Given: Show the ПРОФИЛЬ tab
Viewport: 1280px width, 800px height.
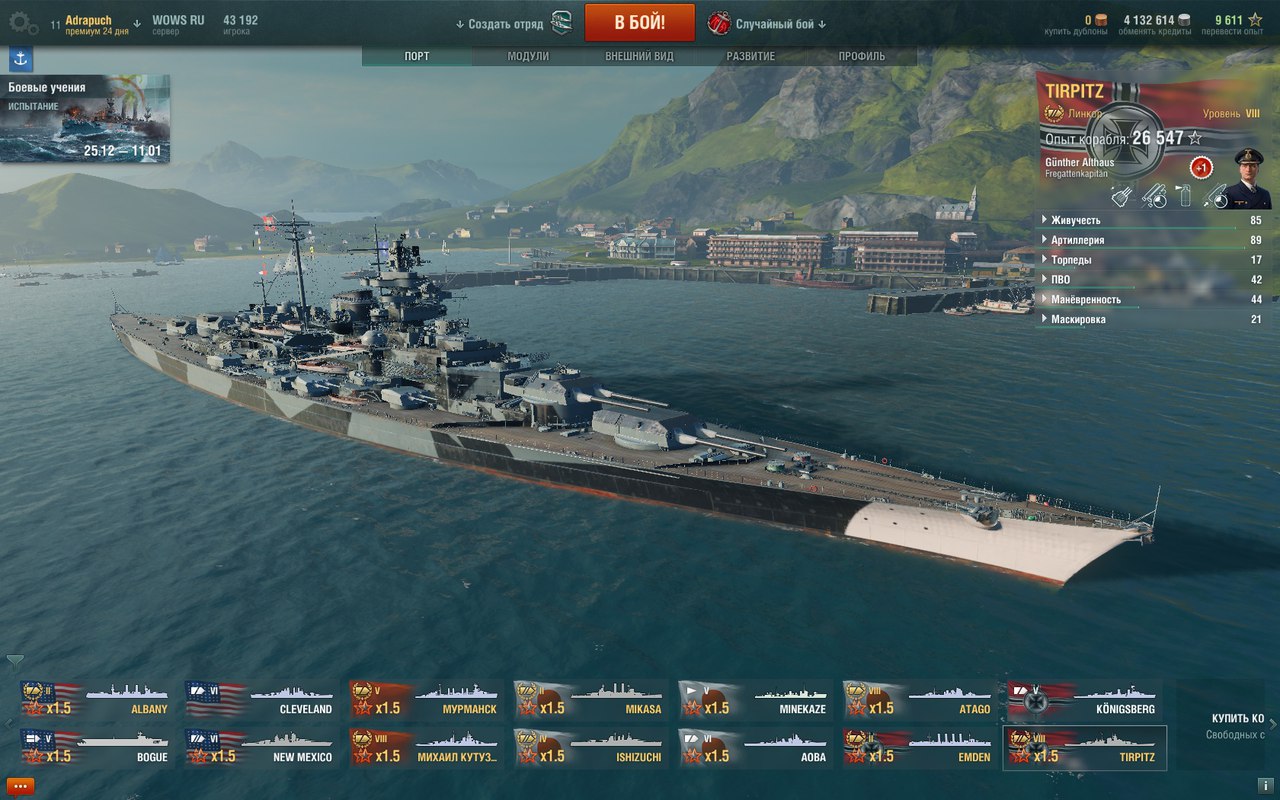Looking at the screenshot, I should [x=861, y=56].
